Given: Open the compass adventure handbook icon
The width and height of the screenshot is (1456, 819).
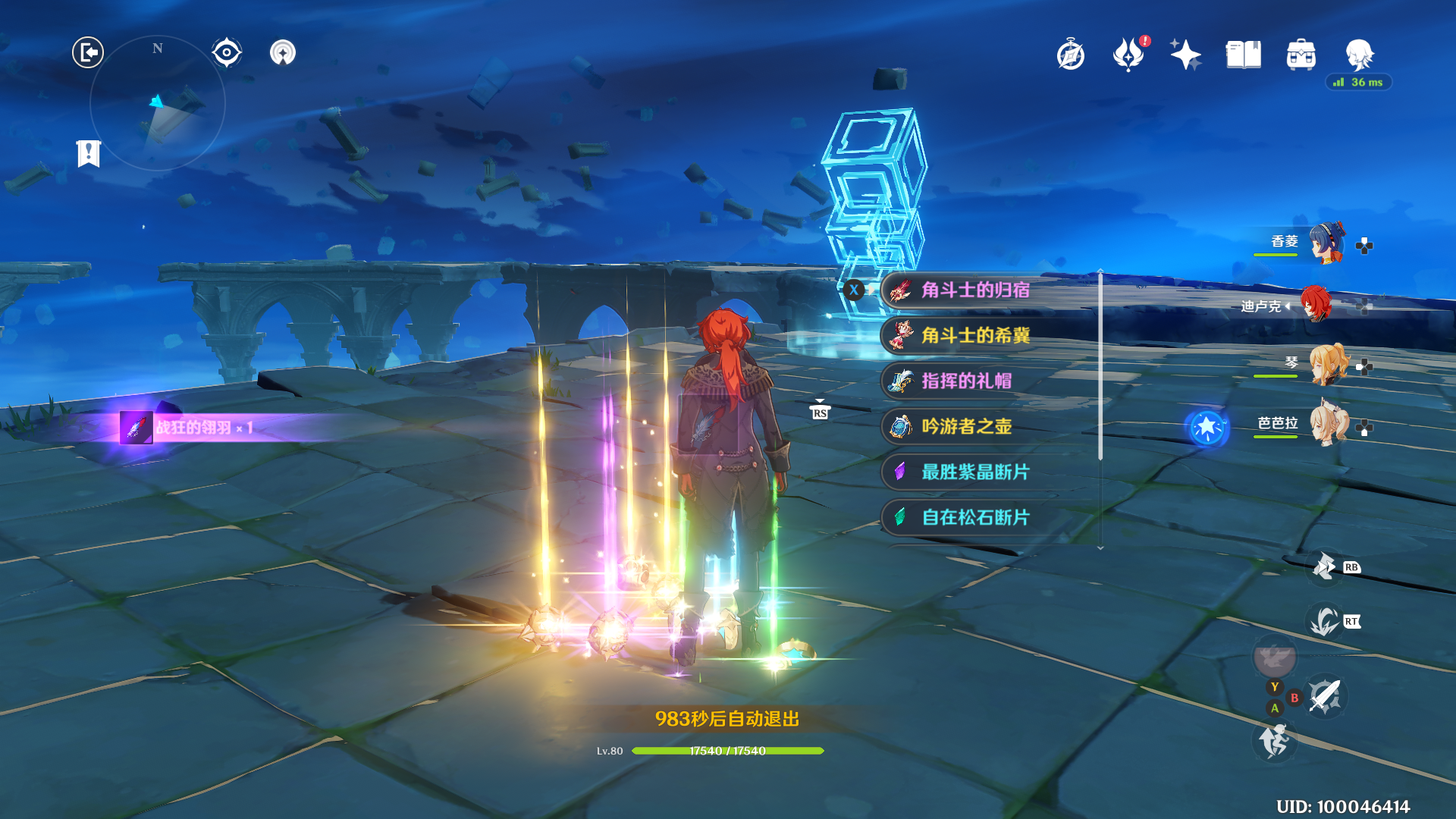Looking at the screenshot, I should coord(1071,55).
